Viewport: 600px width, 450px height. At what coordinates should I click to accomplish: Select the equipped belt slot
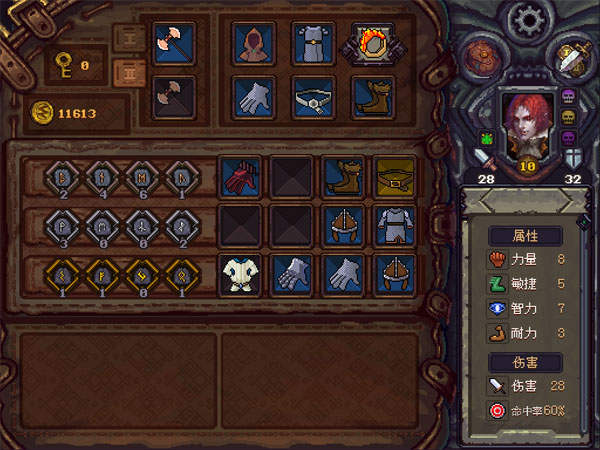pyautogui.click(x=313, y=97)
